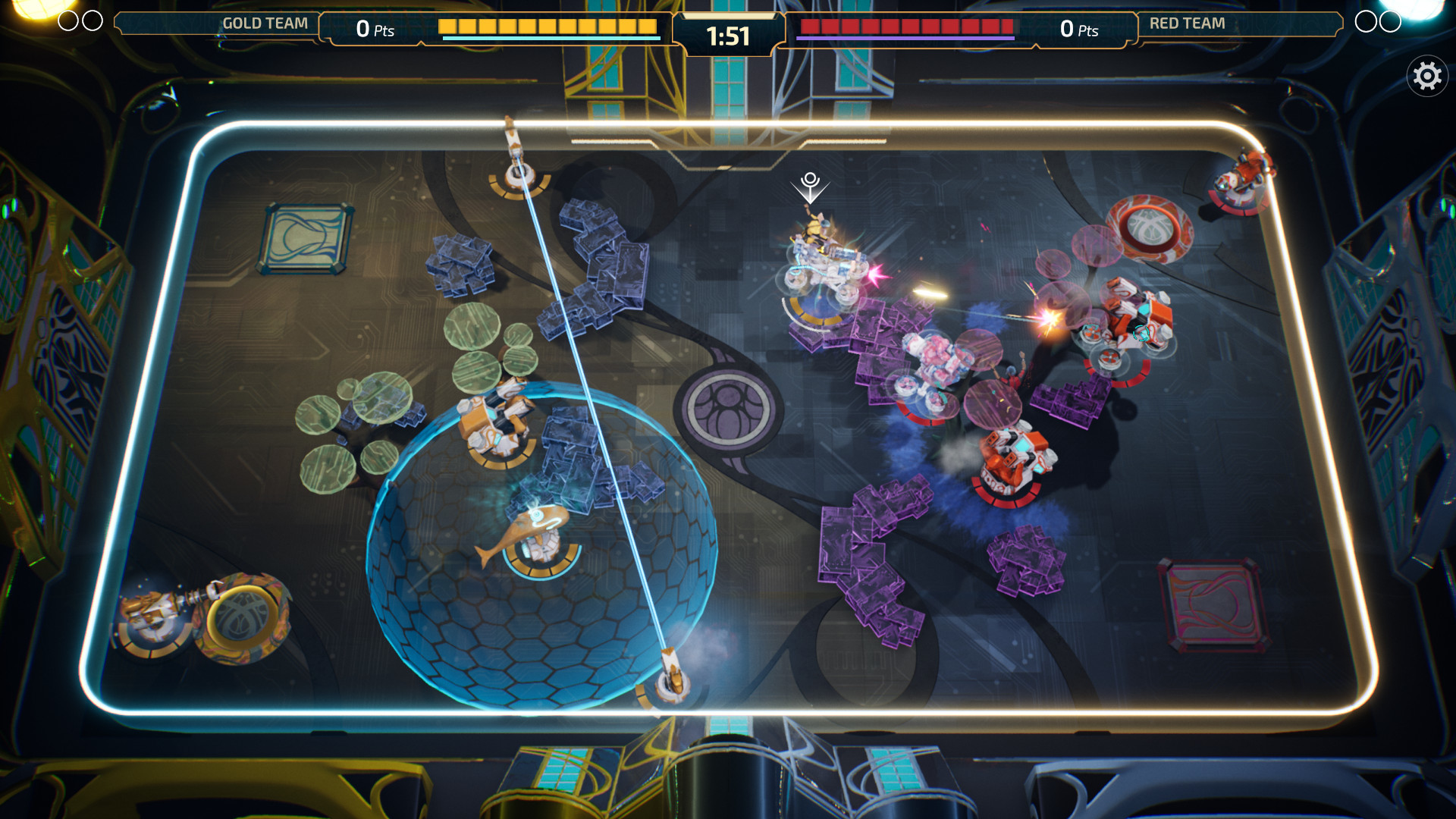The height and width of the screenshot is (819, 1456).
Task: Click the GOLD TEAM nameplate
Action: [264, 23]
